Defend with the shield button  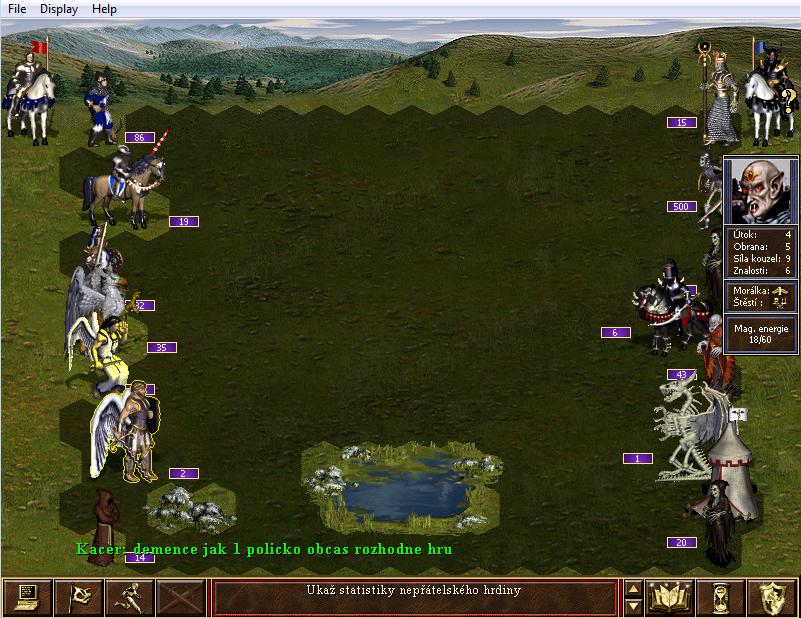coord(771,598)
